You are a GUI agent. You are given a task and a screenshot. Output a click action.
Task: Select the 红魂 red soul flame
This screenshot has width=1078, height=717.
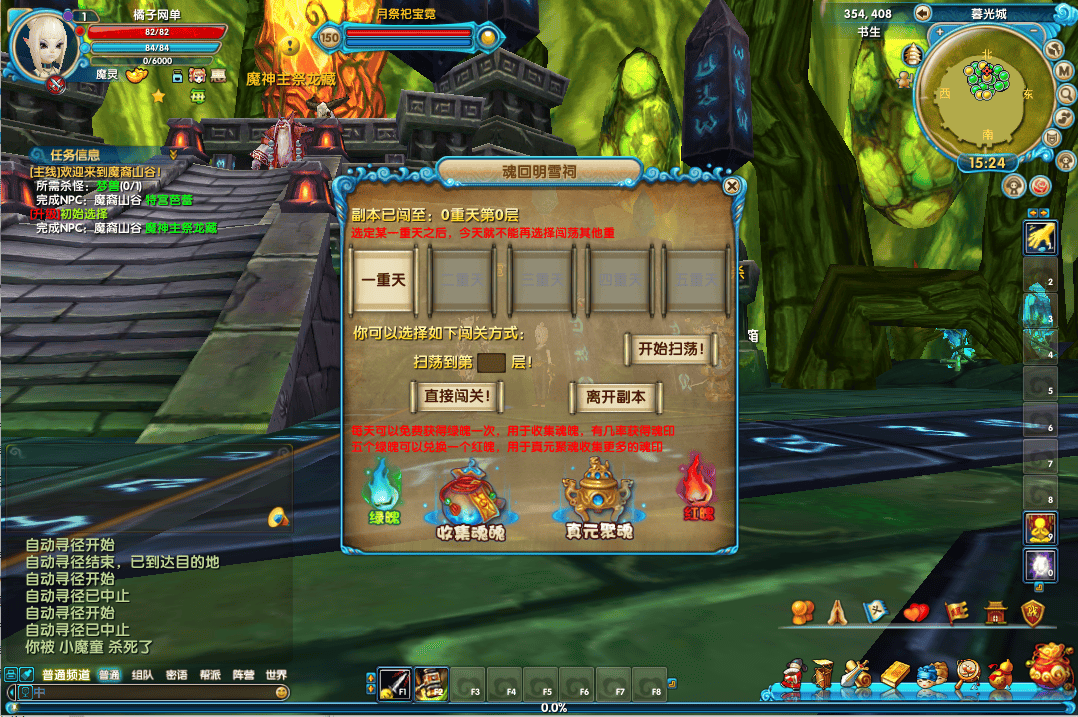(x=697, y=484)
